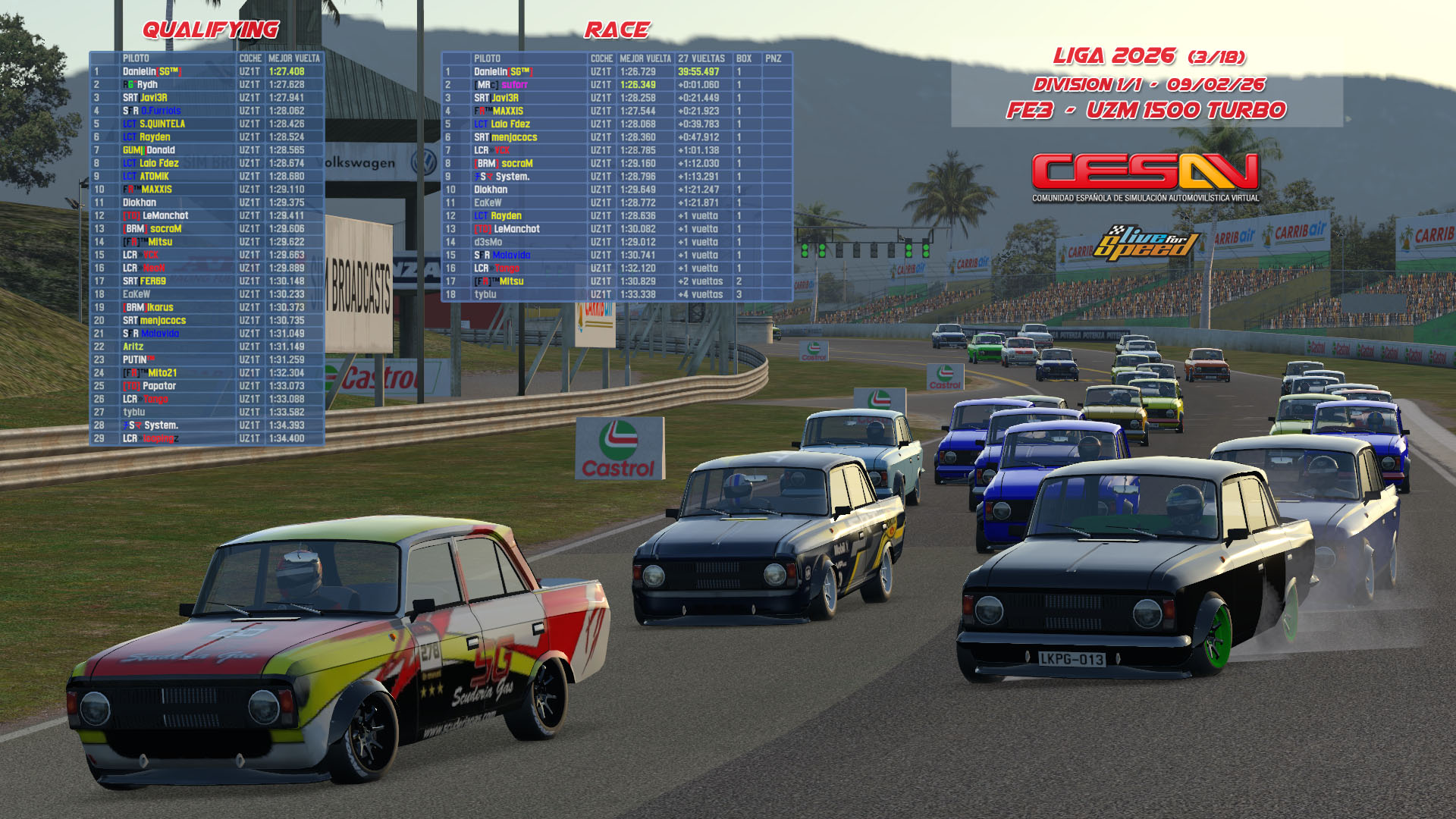Click the Live for Speed logo
Screen dimensions: 1456x819
click(x=1147, y=243)
